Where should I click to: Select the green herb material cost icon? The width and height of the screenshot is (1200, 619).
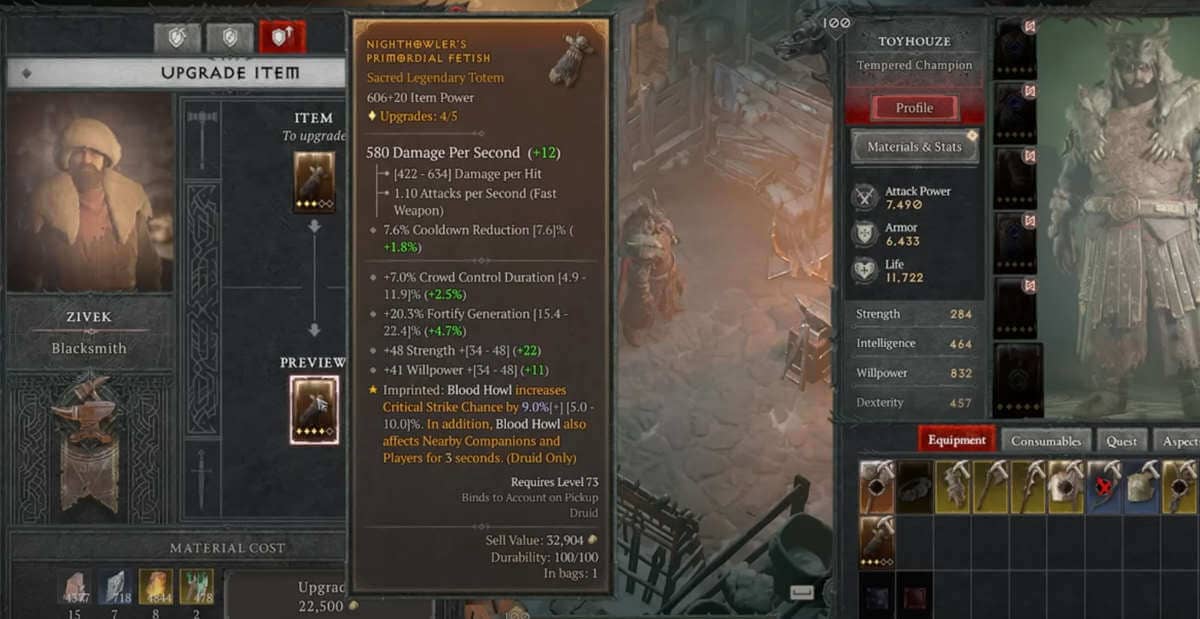coord(197,588)
